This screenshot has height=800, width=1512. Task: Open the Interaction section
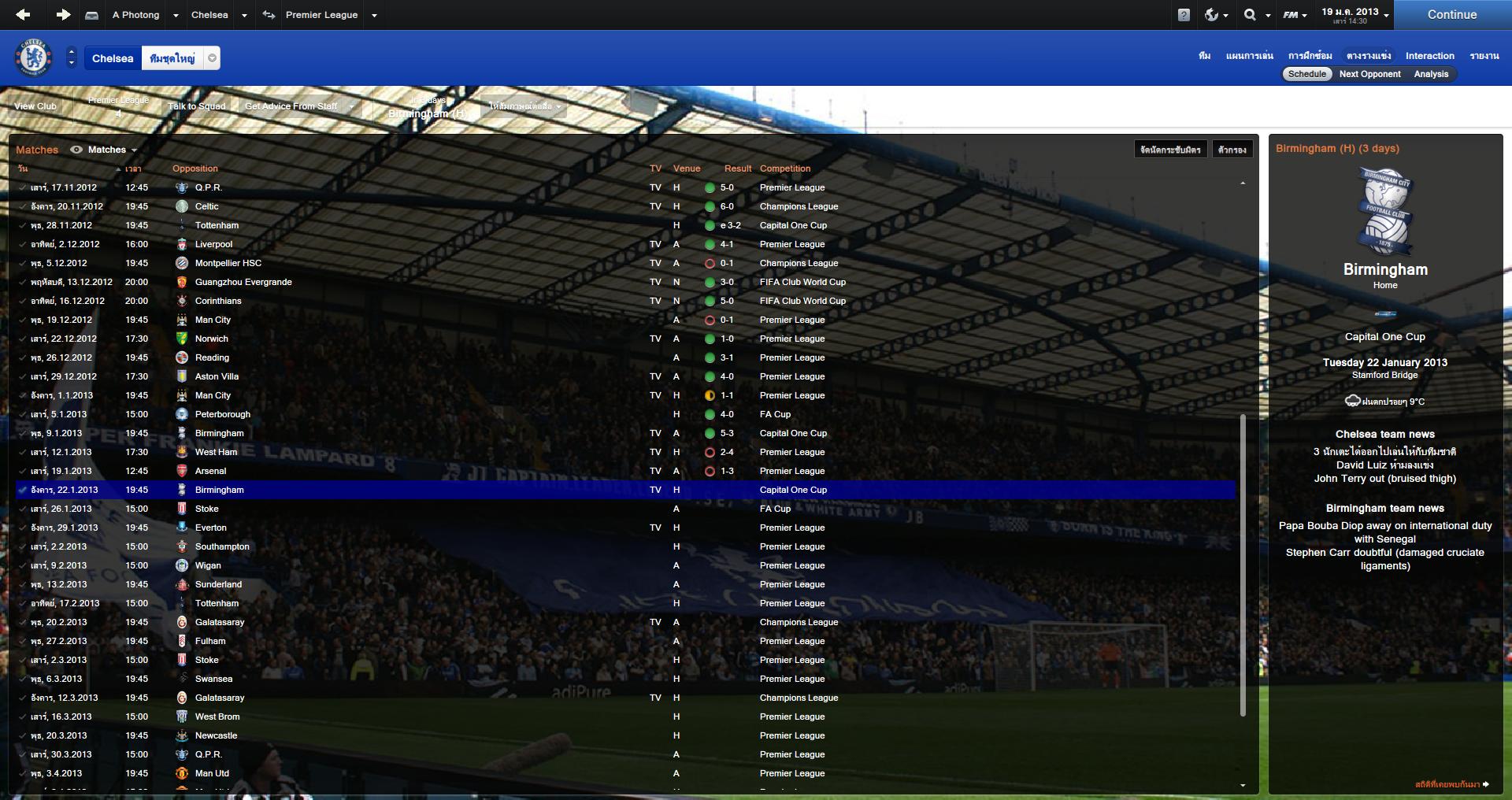click(x=1429, y=56)
